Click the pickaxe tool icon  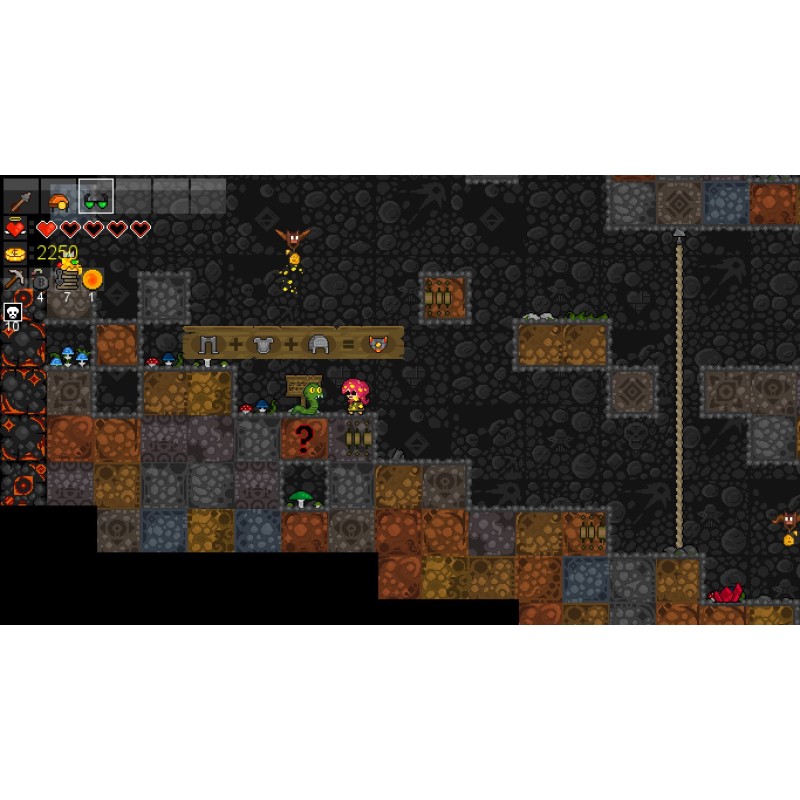pyautogui.click(x=15, y=279)
